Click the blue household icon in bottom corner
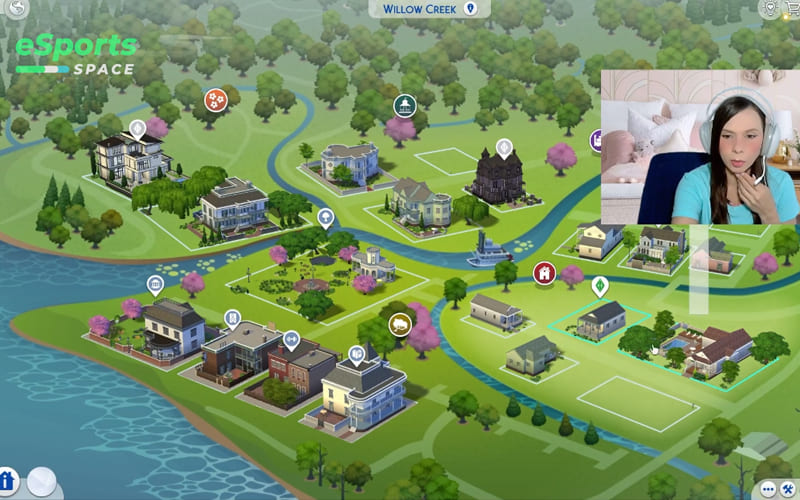 click(x=8, y=481)
